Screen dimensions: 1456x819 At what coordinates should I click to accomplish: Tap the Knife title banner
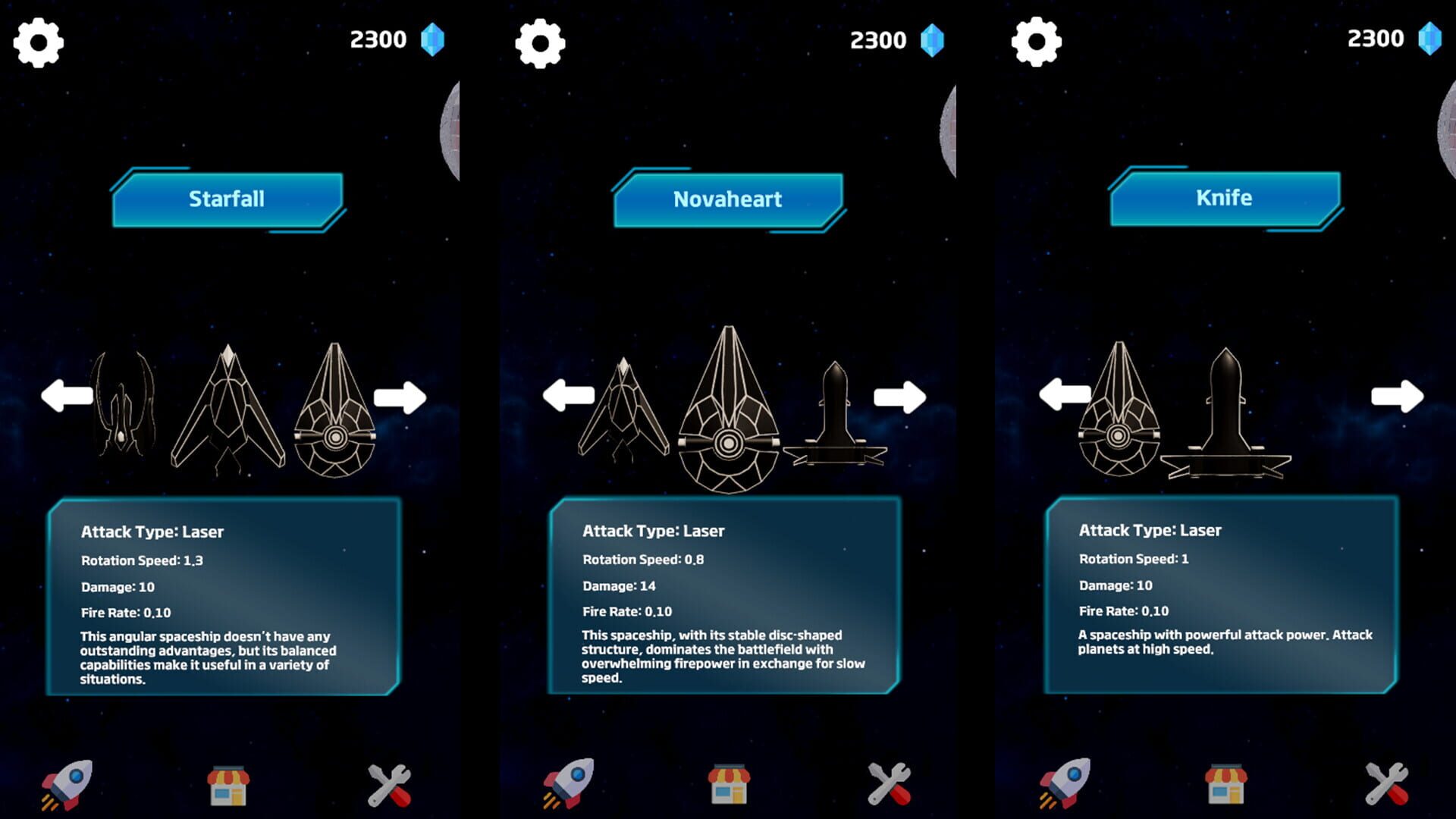1225,199
